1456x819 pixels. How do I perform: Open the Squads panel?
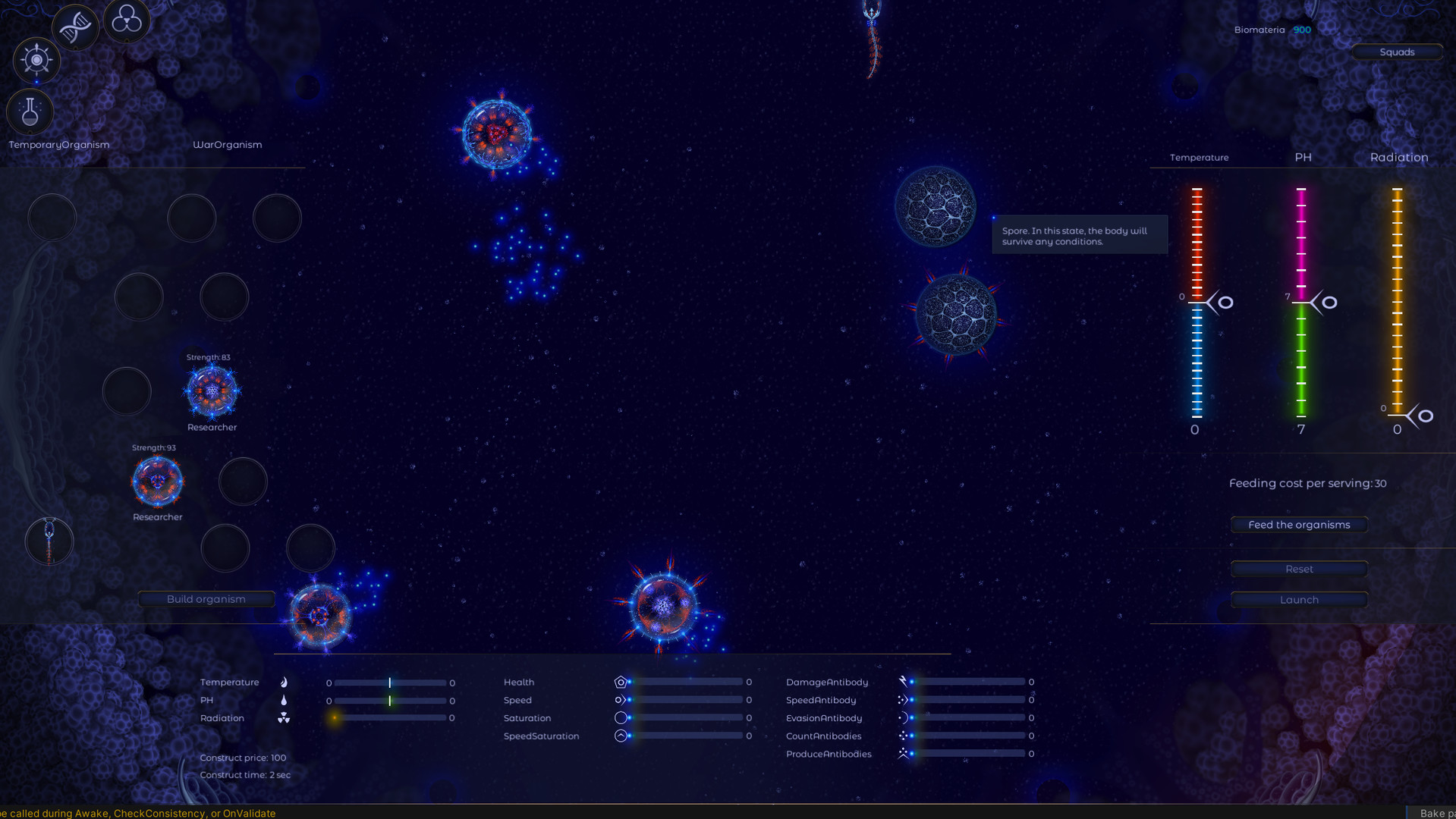tap(1397, 52)
